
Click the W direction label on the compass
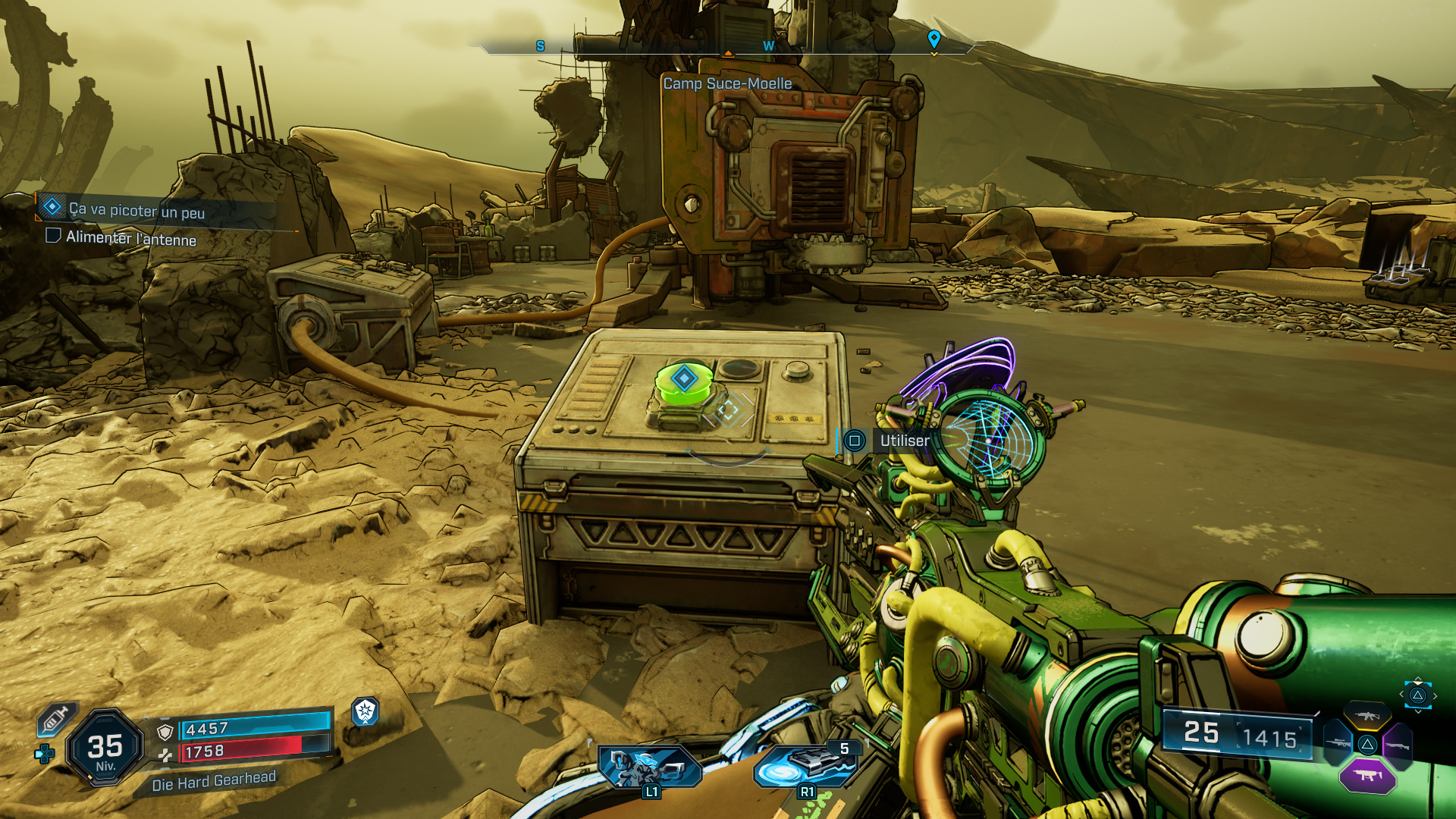(x=767, y=45)
